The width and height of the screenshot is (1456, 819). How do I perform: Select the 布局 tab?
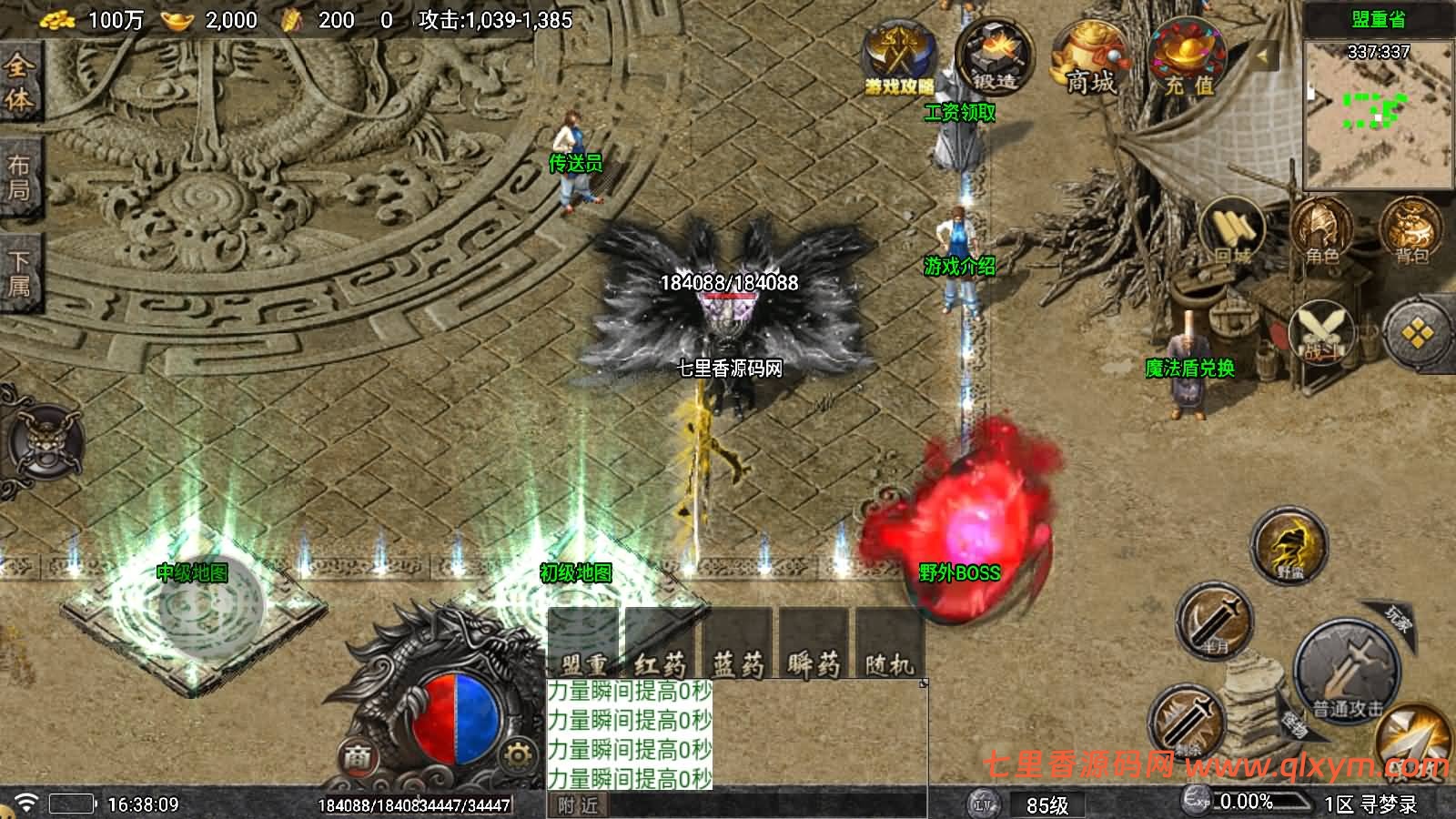pyautogui.click(x=19, y=178)
